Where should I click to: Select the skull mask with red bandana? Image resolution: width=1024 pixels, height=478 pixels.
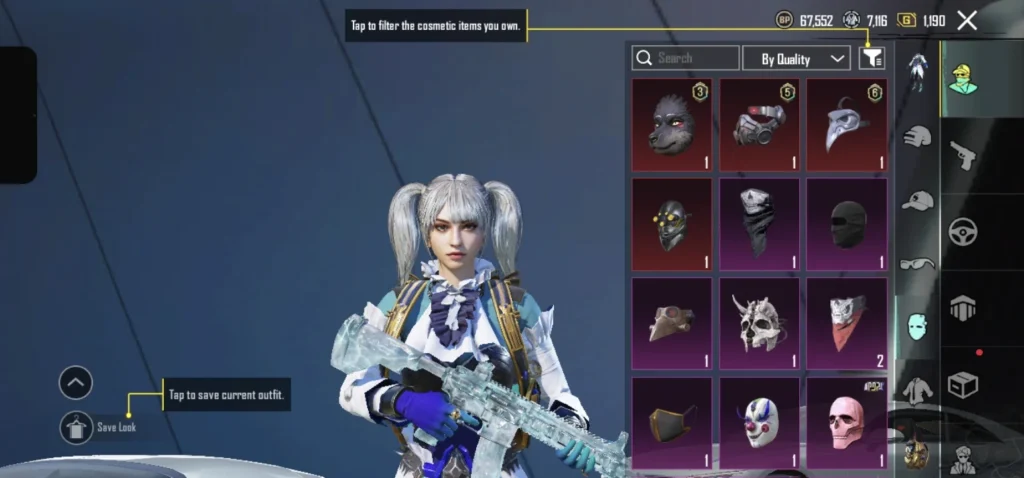(x=847, y=323)
